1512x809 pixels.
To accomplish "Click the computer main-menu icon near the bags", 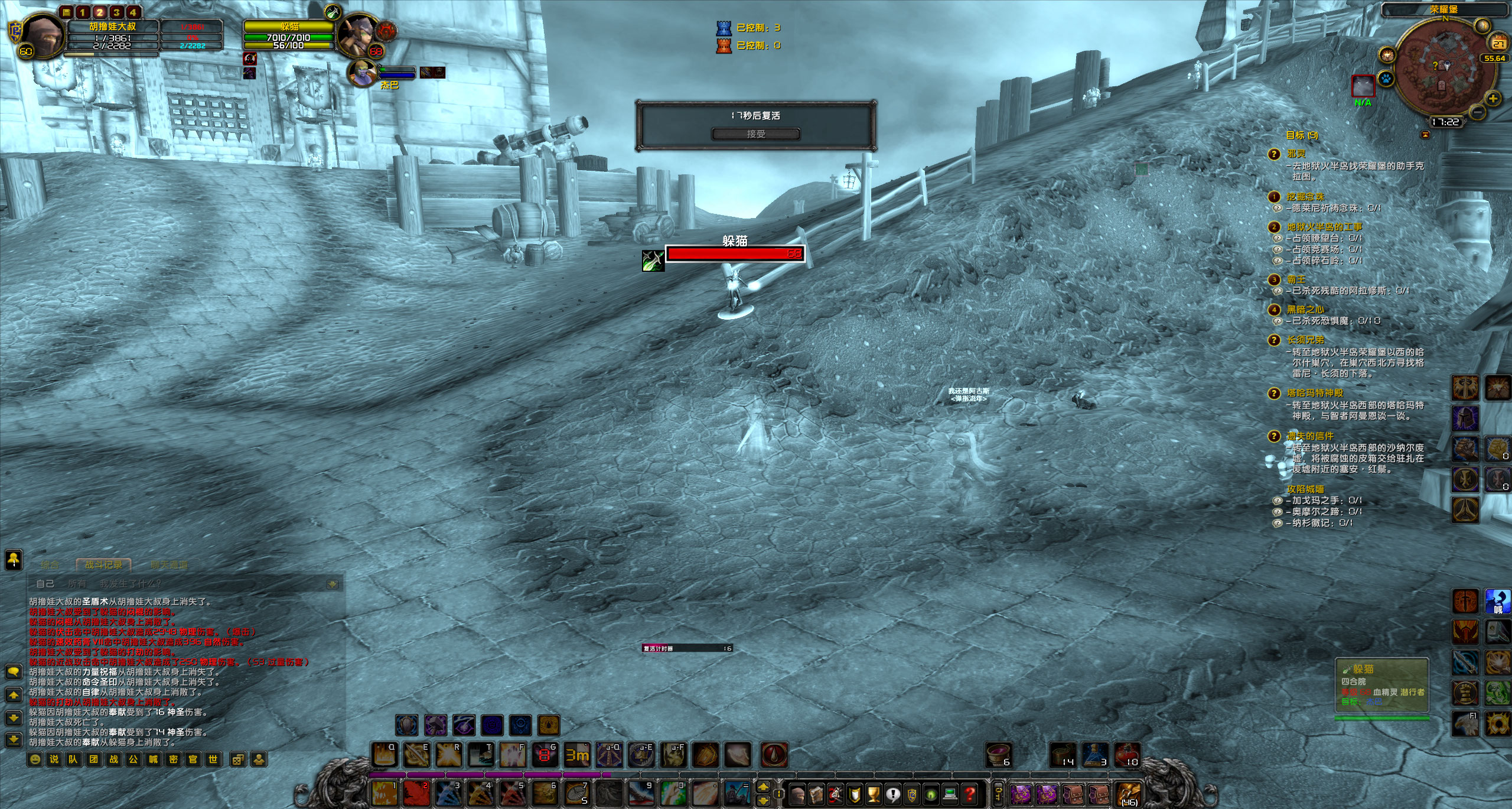I will (950, 795).
